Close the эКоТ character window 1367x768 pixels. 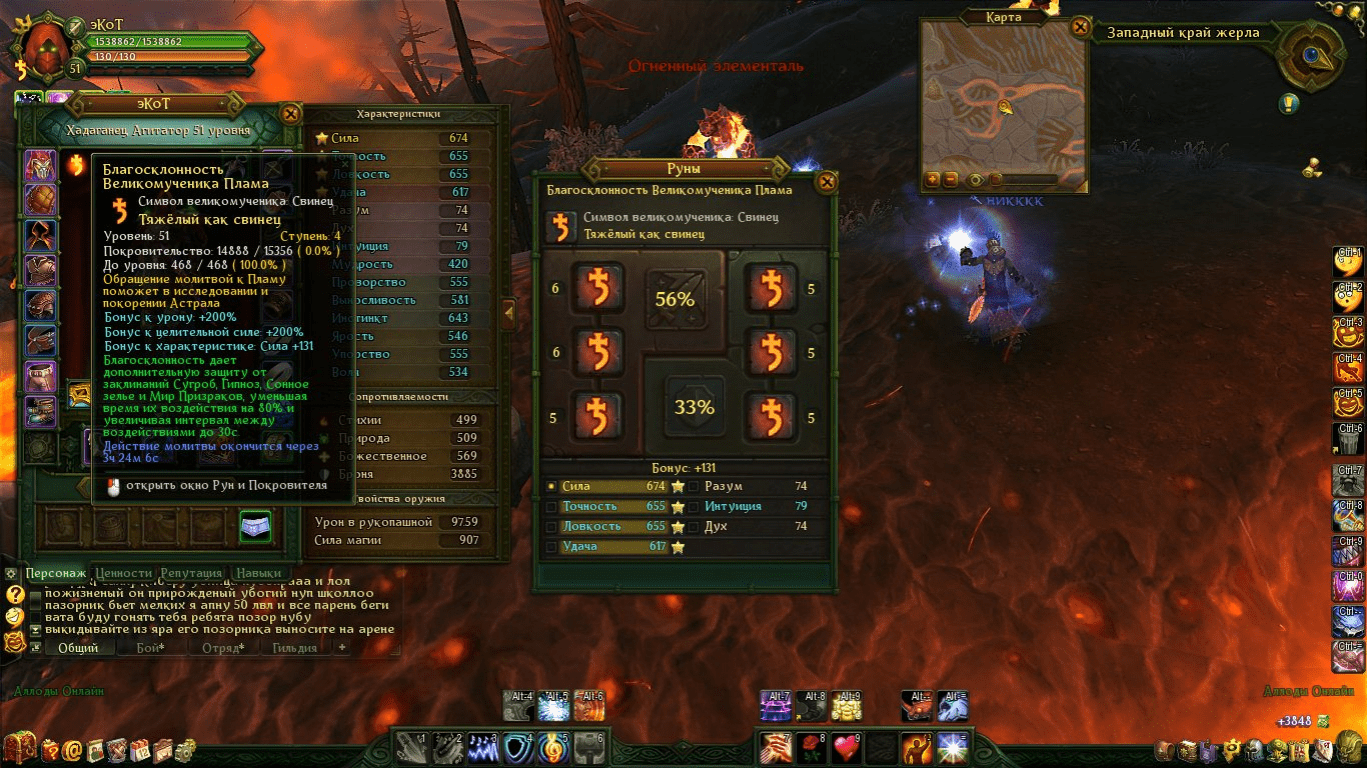click(290, 114)
